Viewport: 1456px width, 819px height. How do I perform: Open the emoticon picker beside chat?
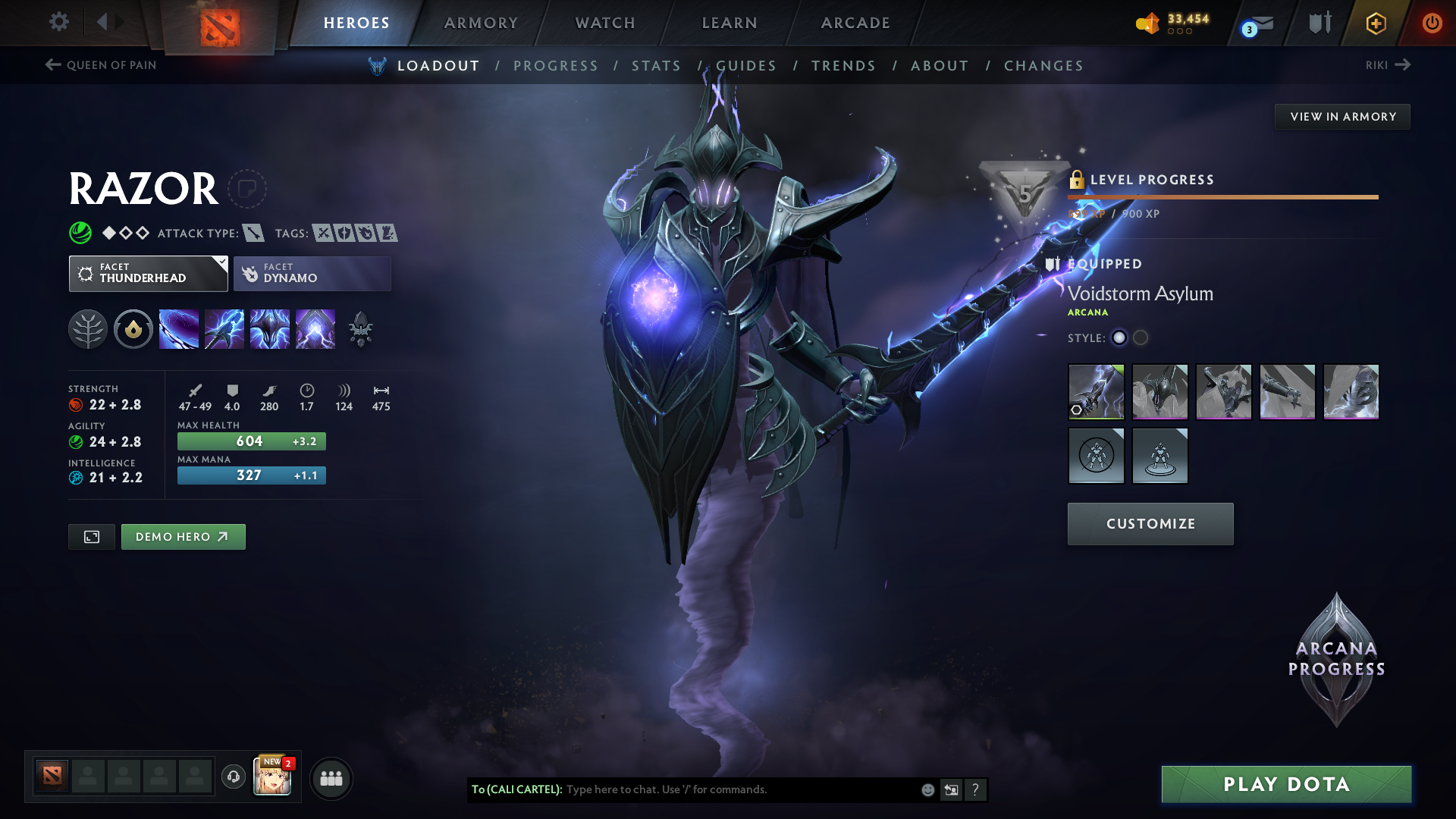pyautogui.click(x=927, y=789)
